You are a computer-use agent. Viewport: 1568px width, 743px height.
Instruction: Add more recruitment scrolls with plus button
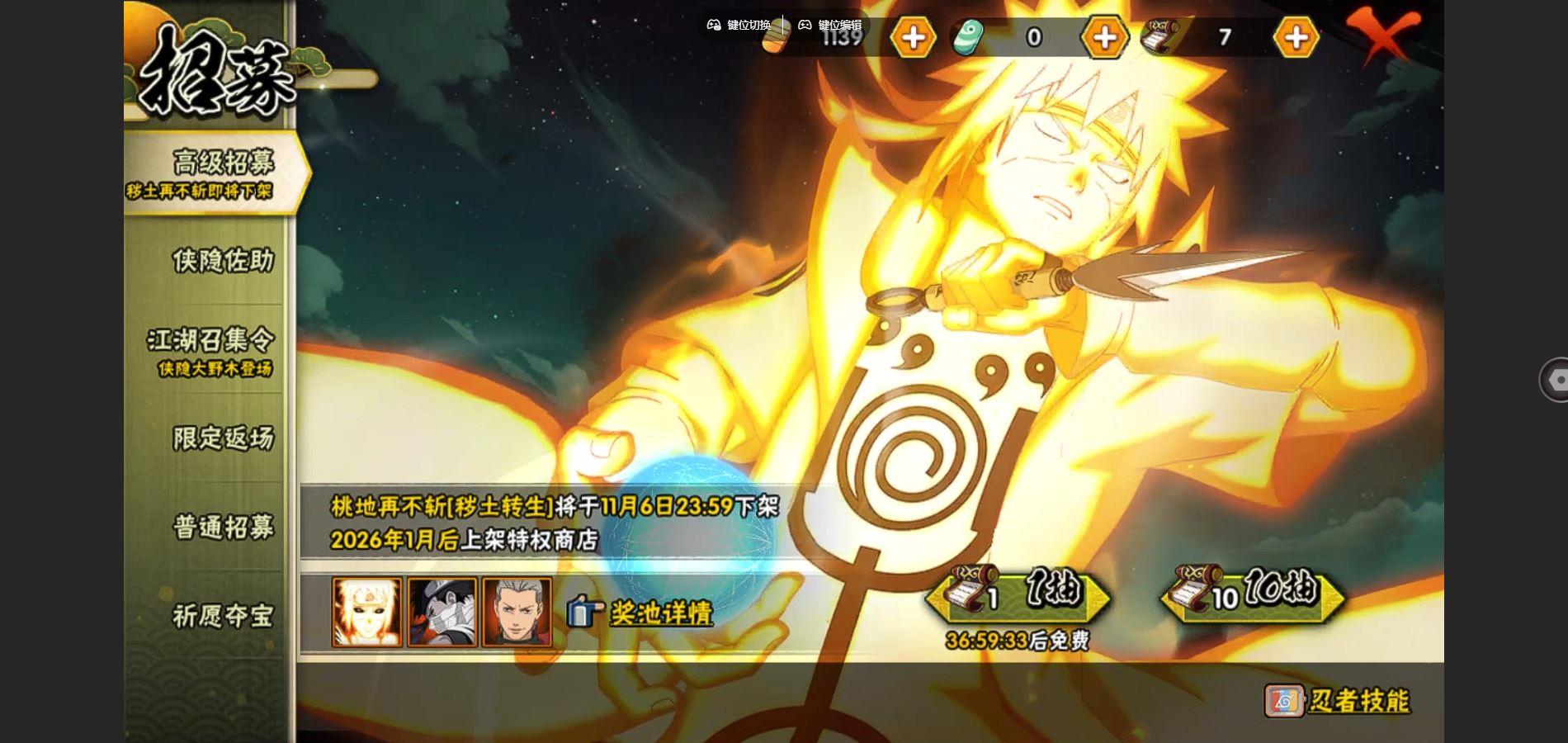click(1296, 37)
